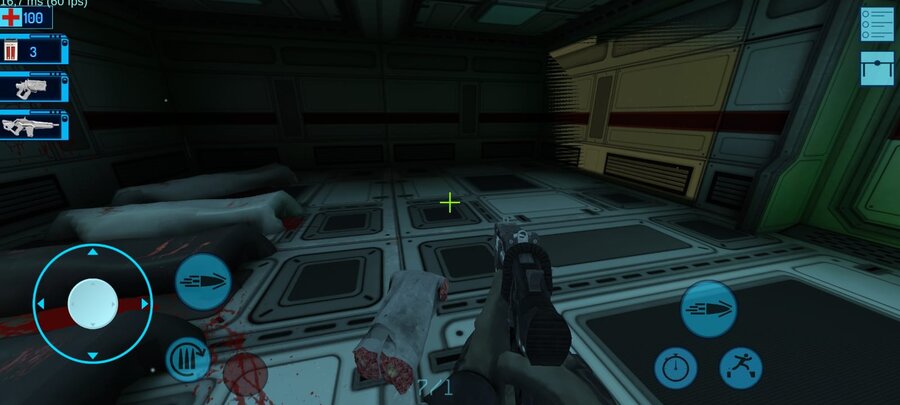900x405 pixels.
Task: Fire with the right-side bullet button
Action: [x=708, y=308]
